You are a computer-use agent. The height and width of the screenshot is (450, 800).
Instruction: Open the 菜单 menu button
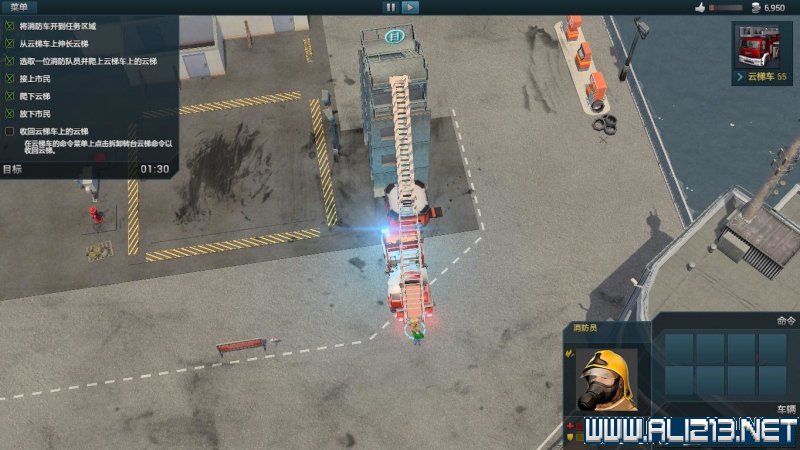pyautogui.click(x=20, y=7)
